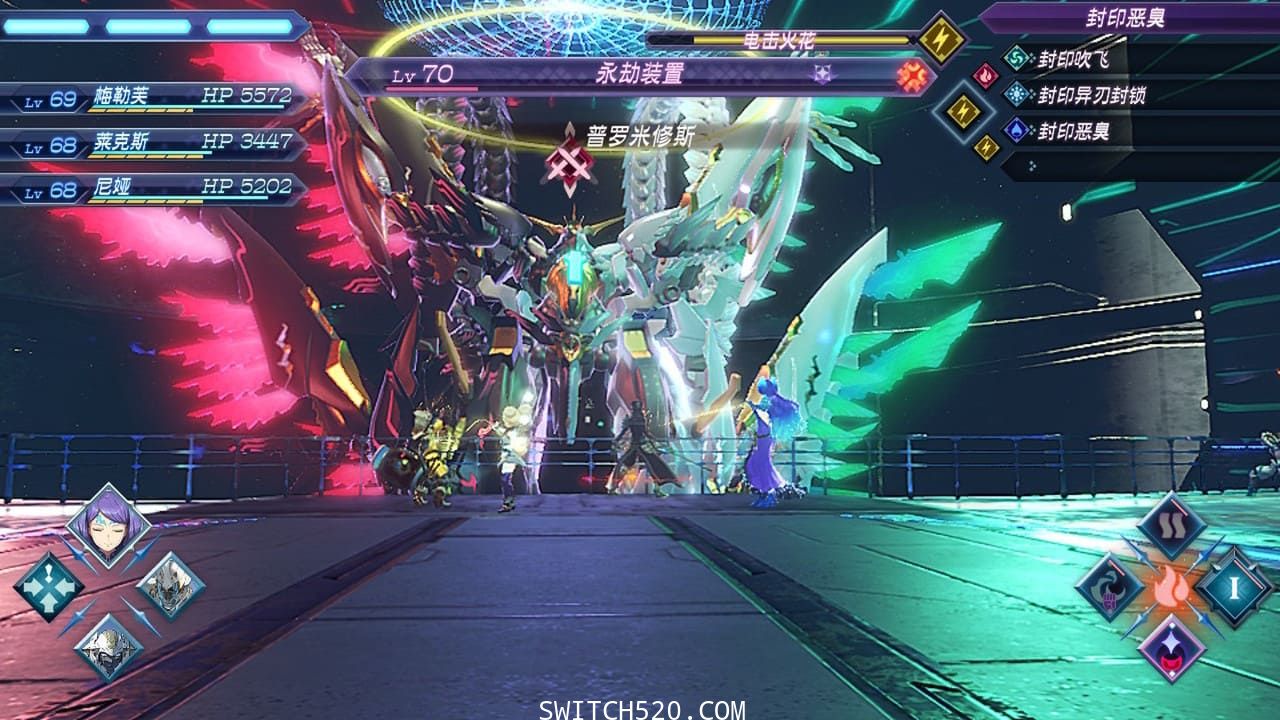Click the special level "I" diamond icon

pyautogui.click(x=1236, y=587)
